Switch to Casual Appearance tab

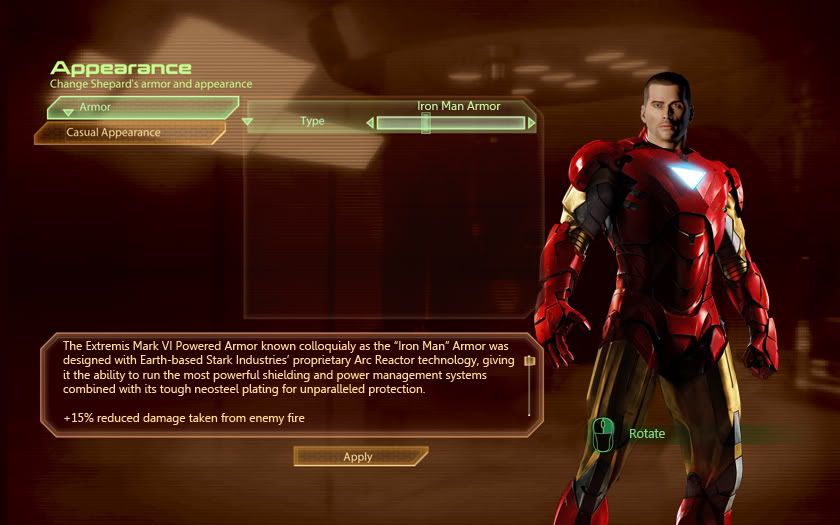click(128, 132)
